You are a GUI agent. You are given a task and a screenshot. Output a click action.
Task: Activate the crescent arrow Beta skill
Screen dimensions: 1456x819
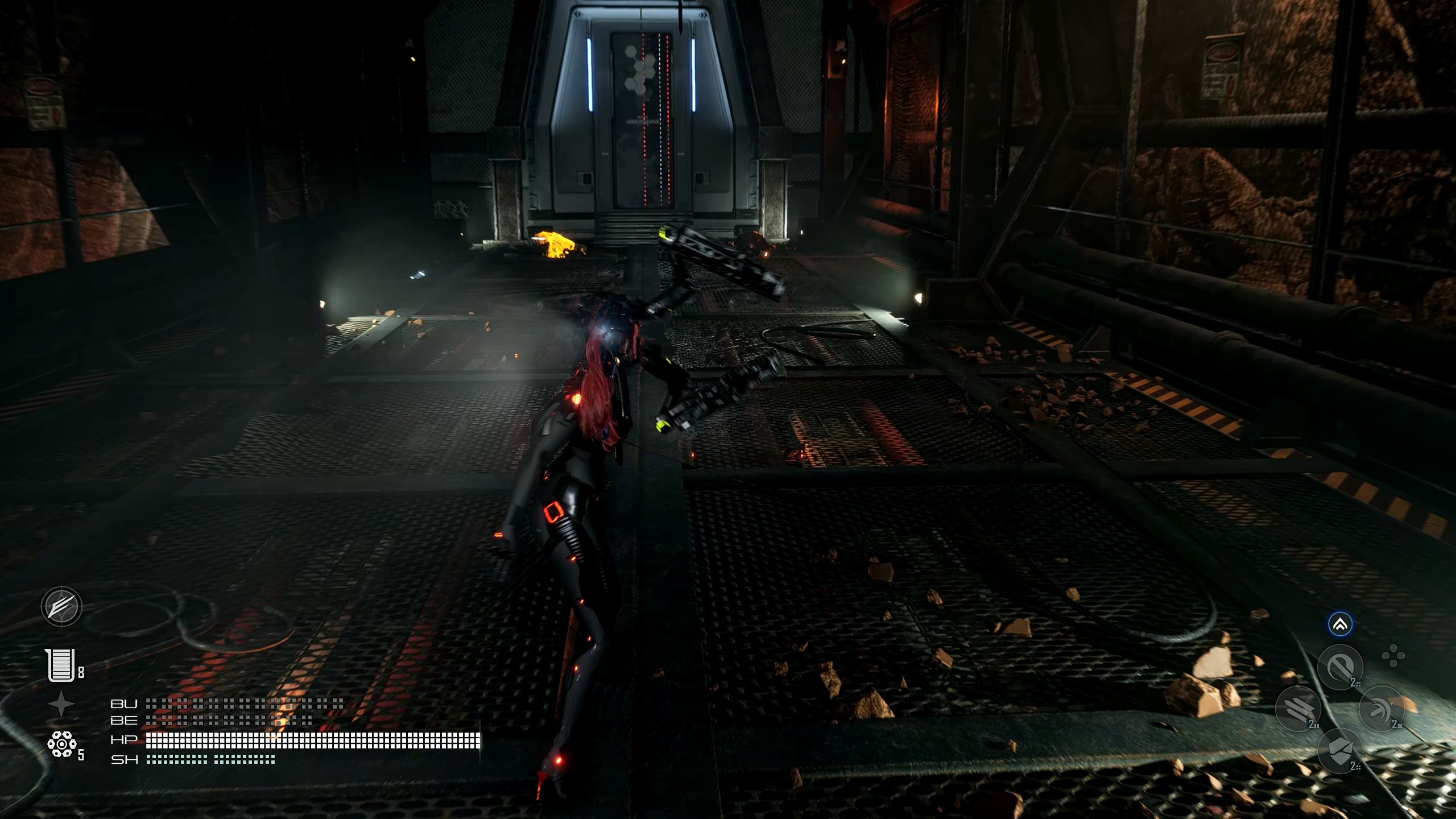[1381, 709]
